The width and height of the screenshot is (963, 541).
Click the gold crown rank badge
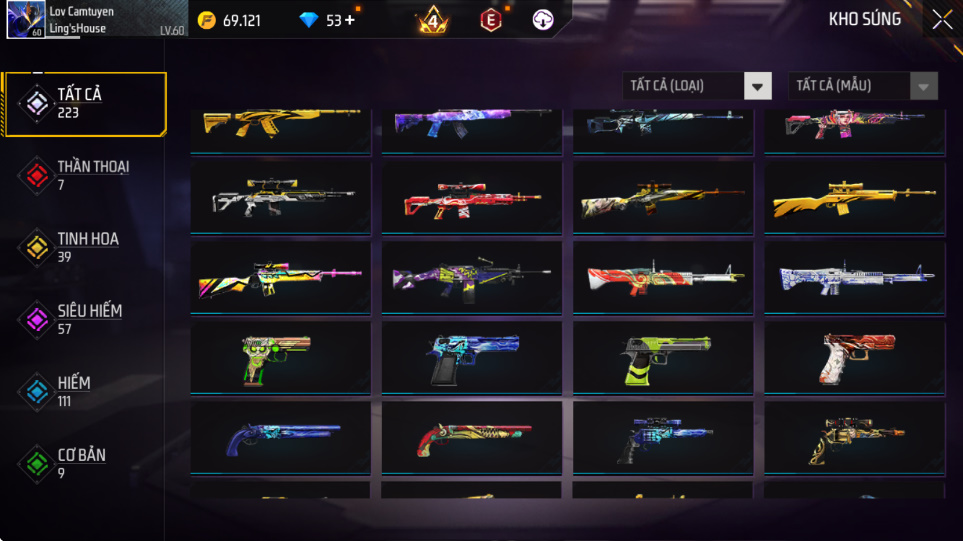(433, 20)
